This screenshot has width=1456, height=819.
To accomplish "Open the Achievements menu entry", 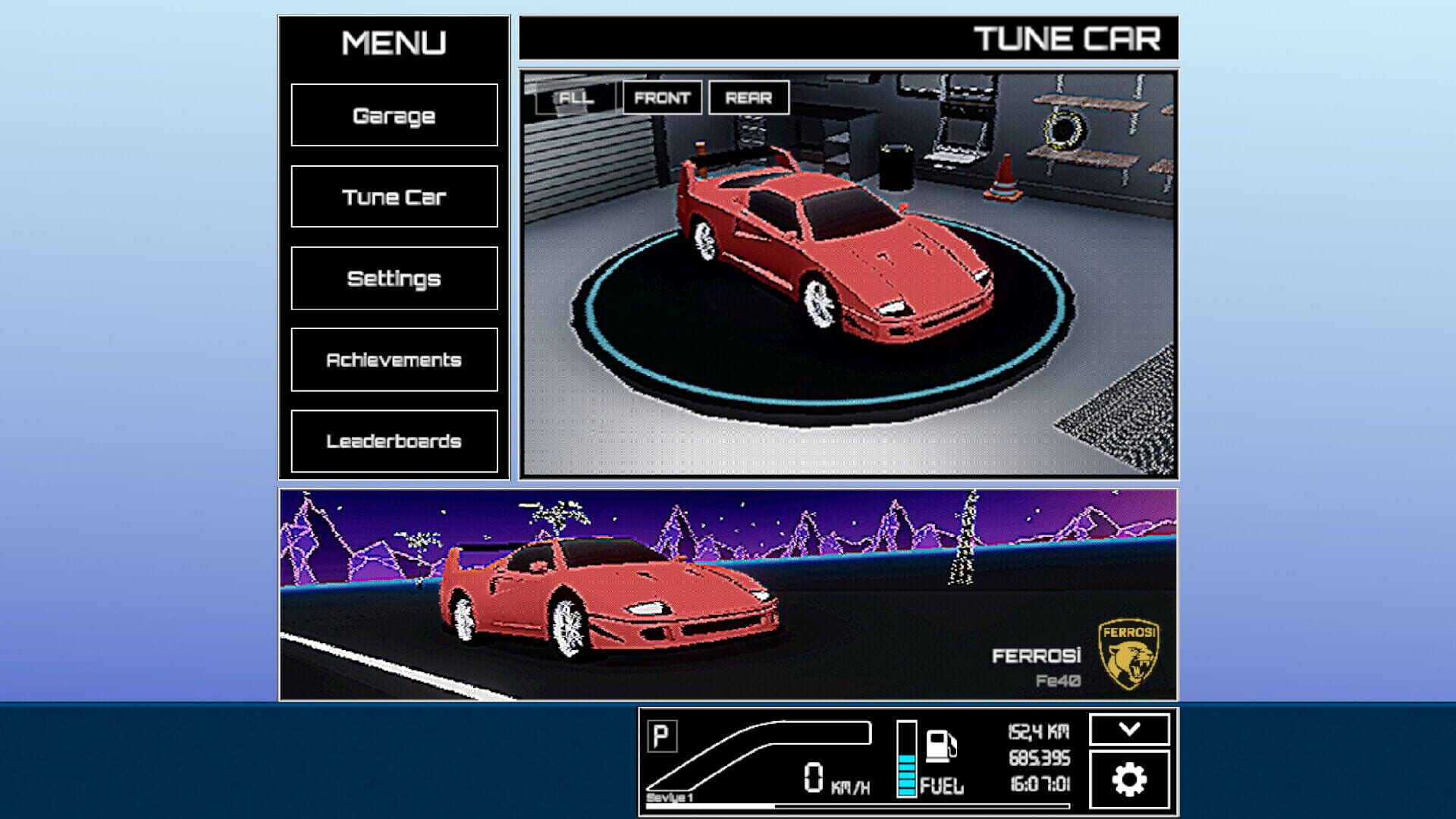I will pos(394,360).
